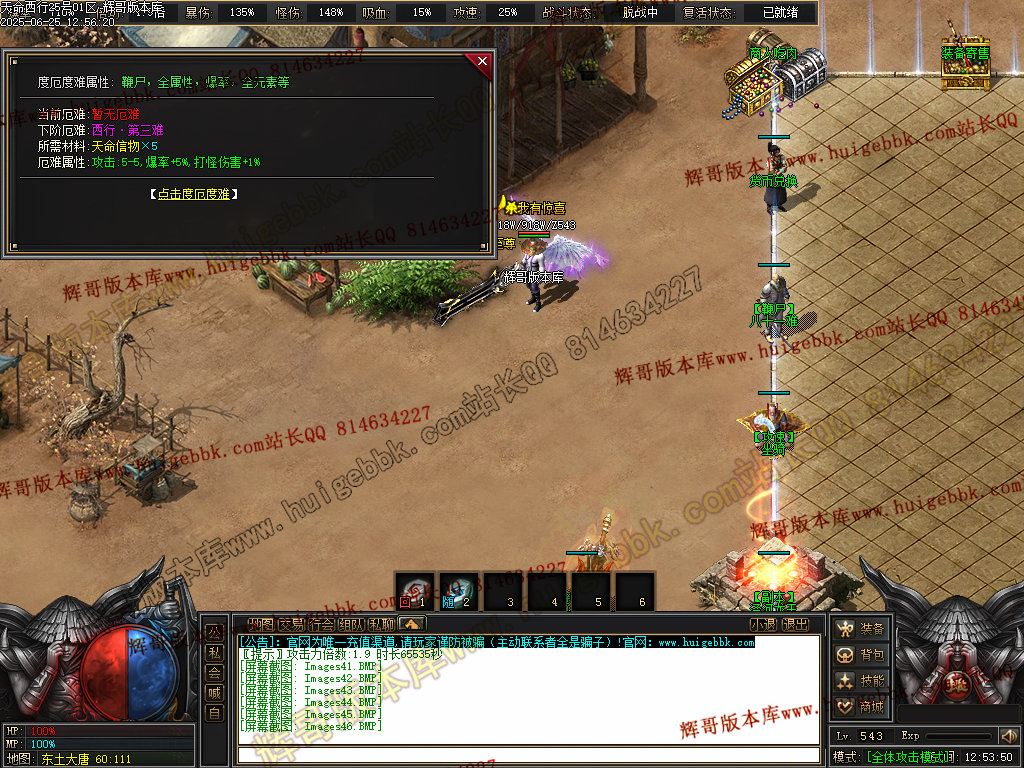Image resolution: width=1024 pixels, height=768 pixels.
Task: Open the 组队 team button
Action: coord(351,625)
